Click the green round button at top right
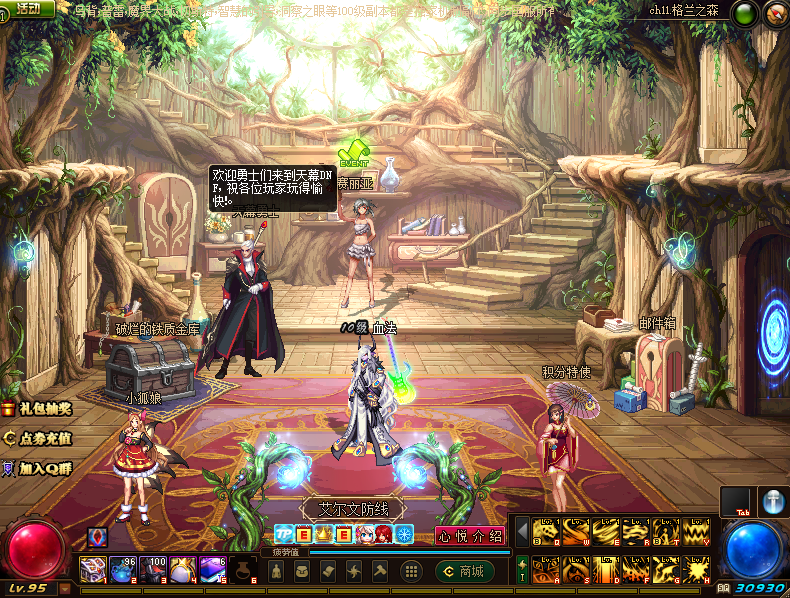The height and width of the screenshot is (598, 790). [x=744, y=13]
